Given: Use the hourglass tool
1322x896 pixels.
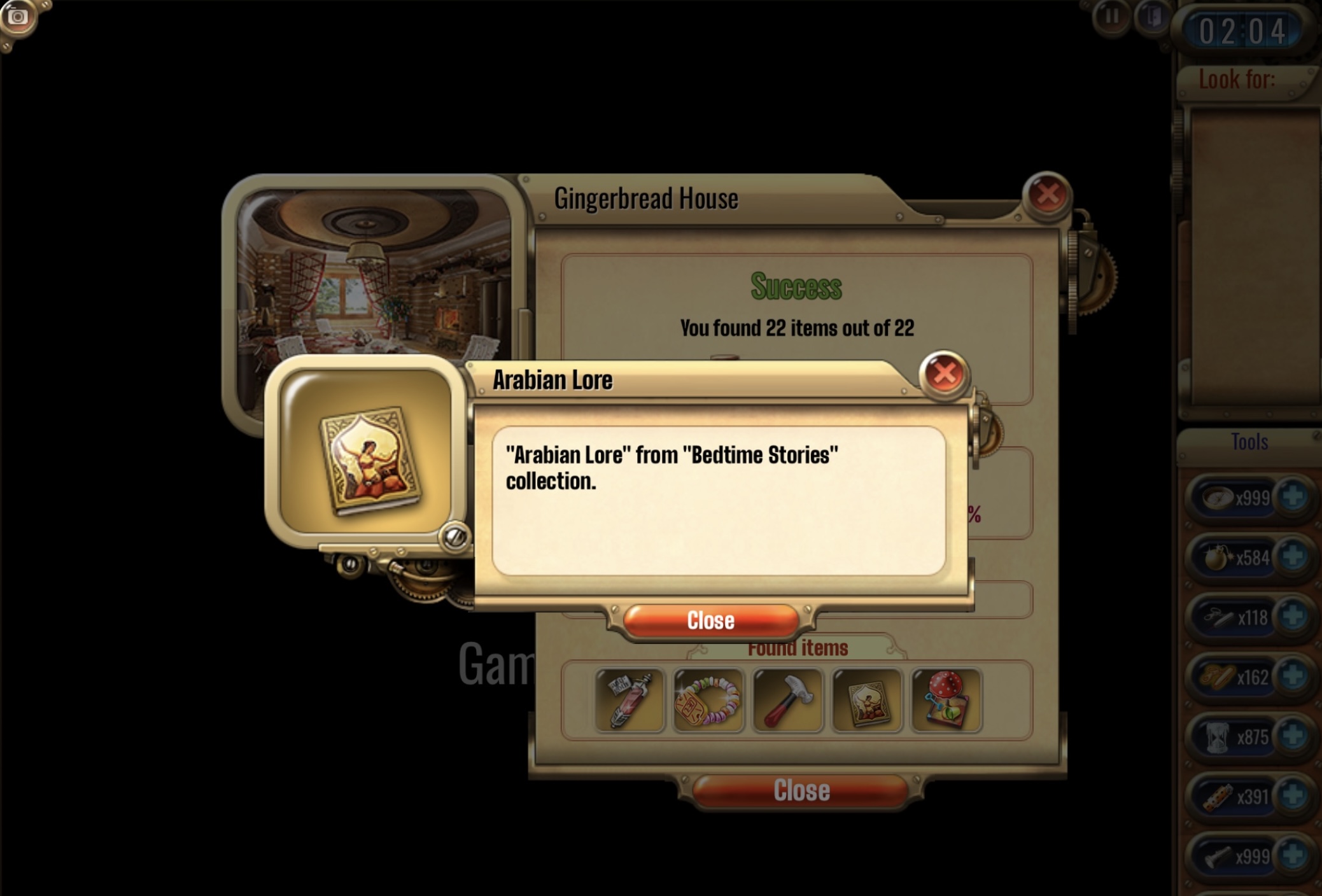Looking at the screenshot, I should click(1217, 738).
